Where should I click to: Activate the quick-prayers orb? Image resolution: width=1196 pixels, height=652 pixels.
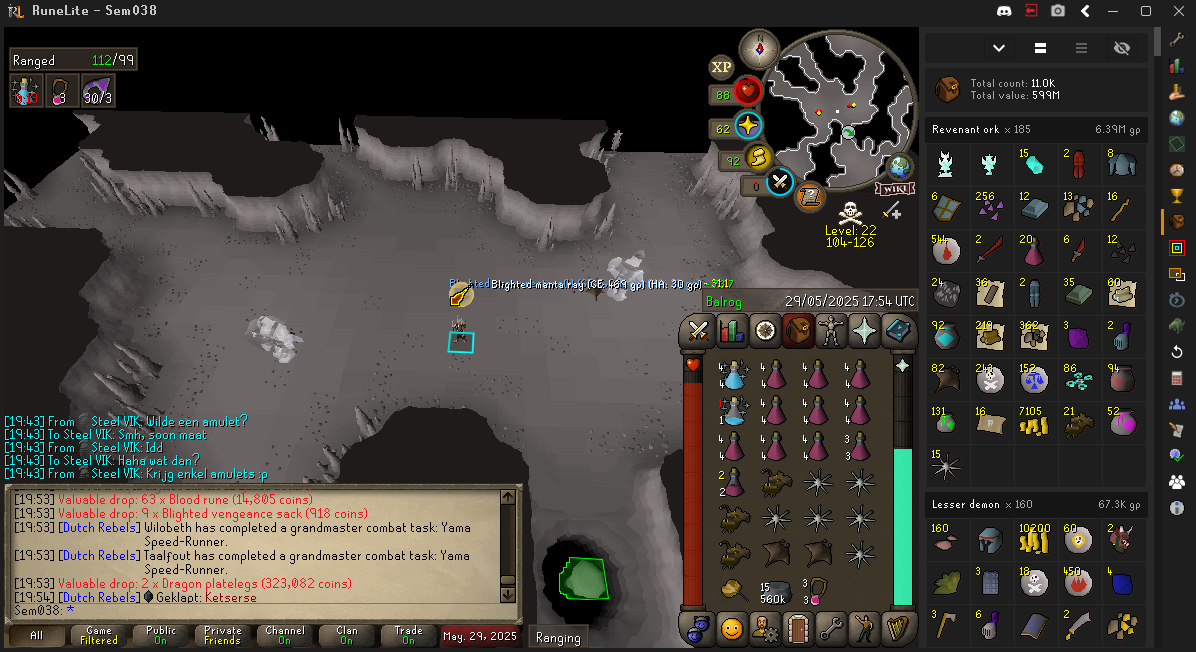[748, 127]
